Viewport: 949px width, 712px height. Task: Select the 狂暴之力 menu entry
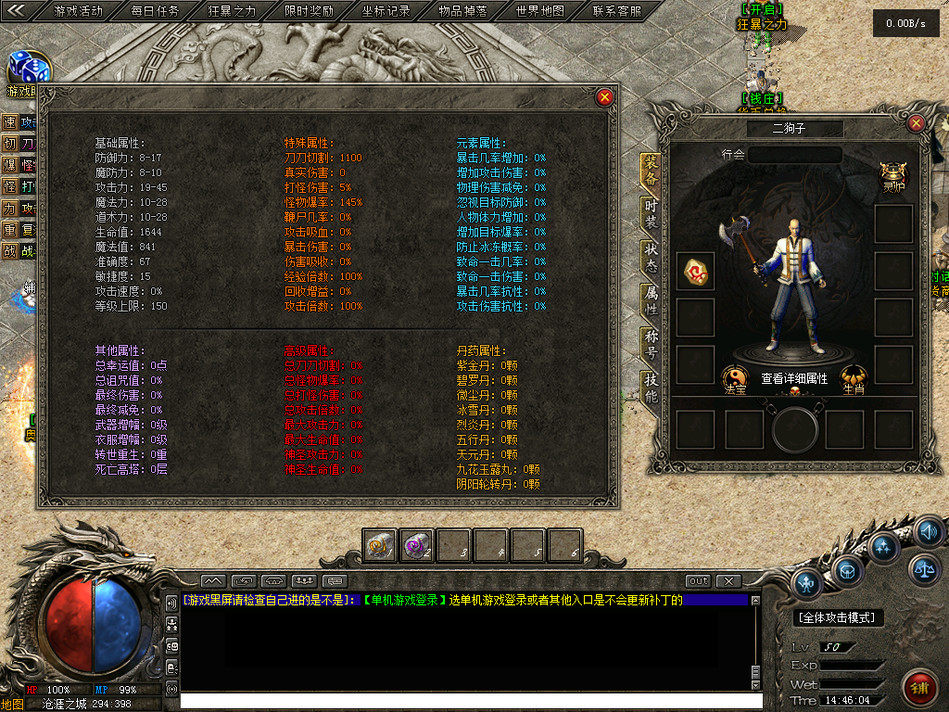click(x=232, y=11)
